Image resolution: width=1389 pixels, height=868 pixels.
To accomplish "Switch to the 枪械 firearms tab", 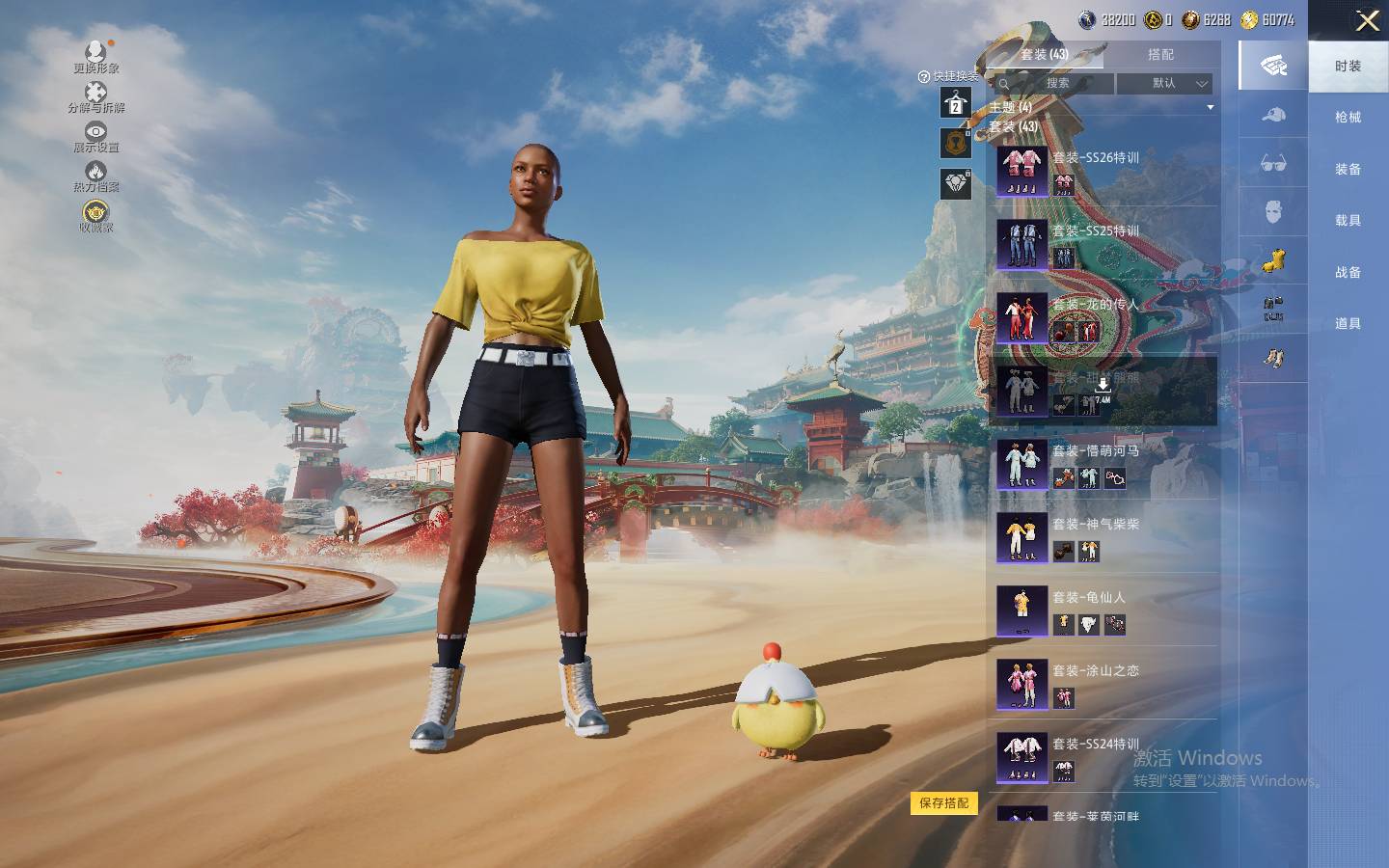I will tap(1348, 118).
